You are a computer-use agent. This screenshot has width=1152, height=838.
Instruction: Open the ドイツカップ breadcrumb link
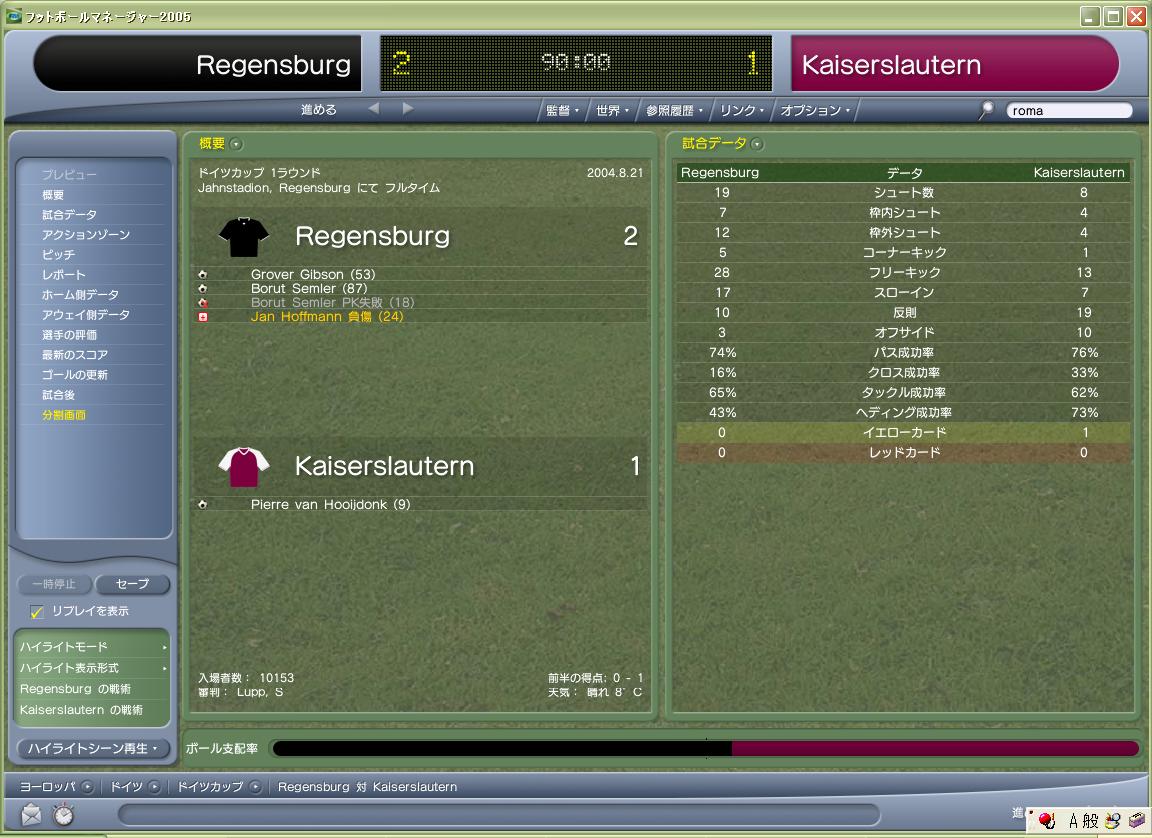pyautogui.click(x=210, y=787)
